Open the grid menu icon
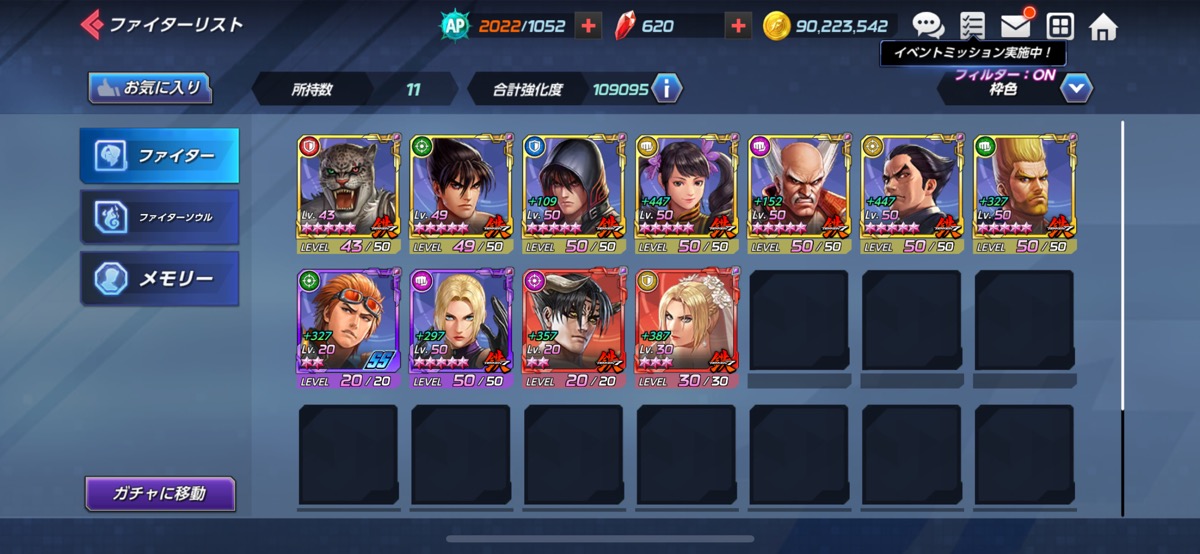Screen dimensions: 1200x554 [1059, 26]
